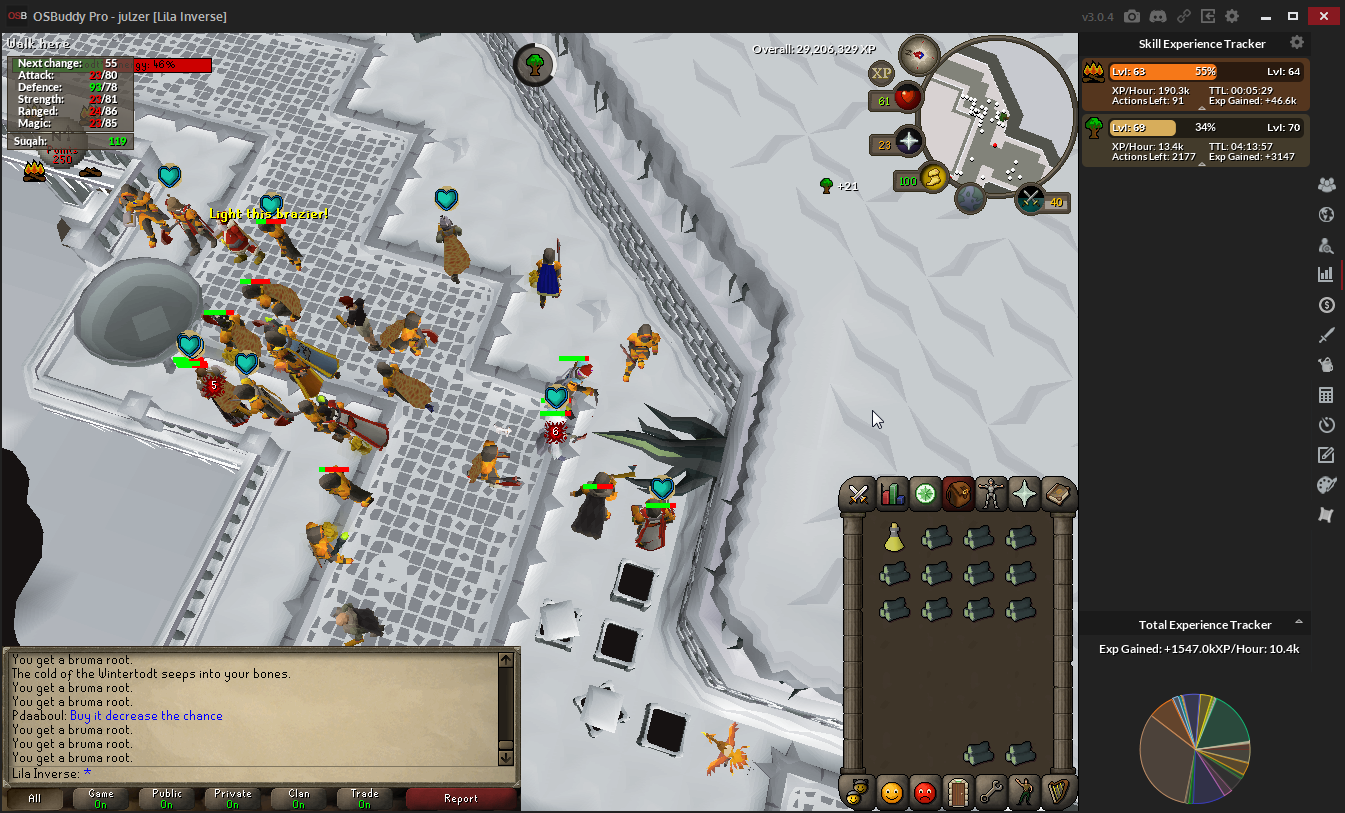
Task: Open the Logout door tab
Action: [958, 793]
